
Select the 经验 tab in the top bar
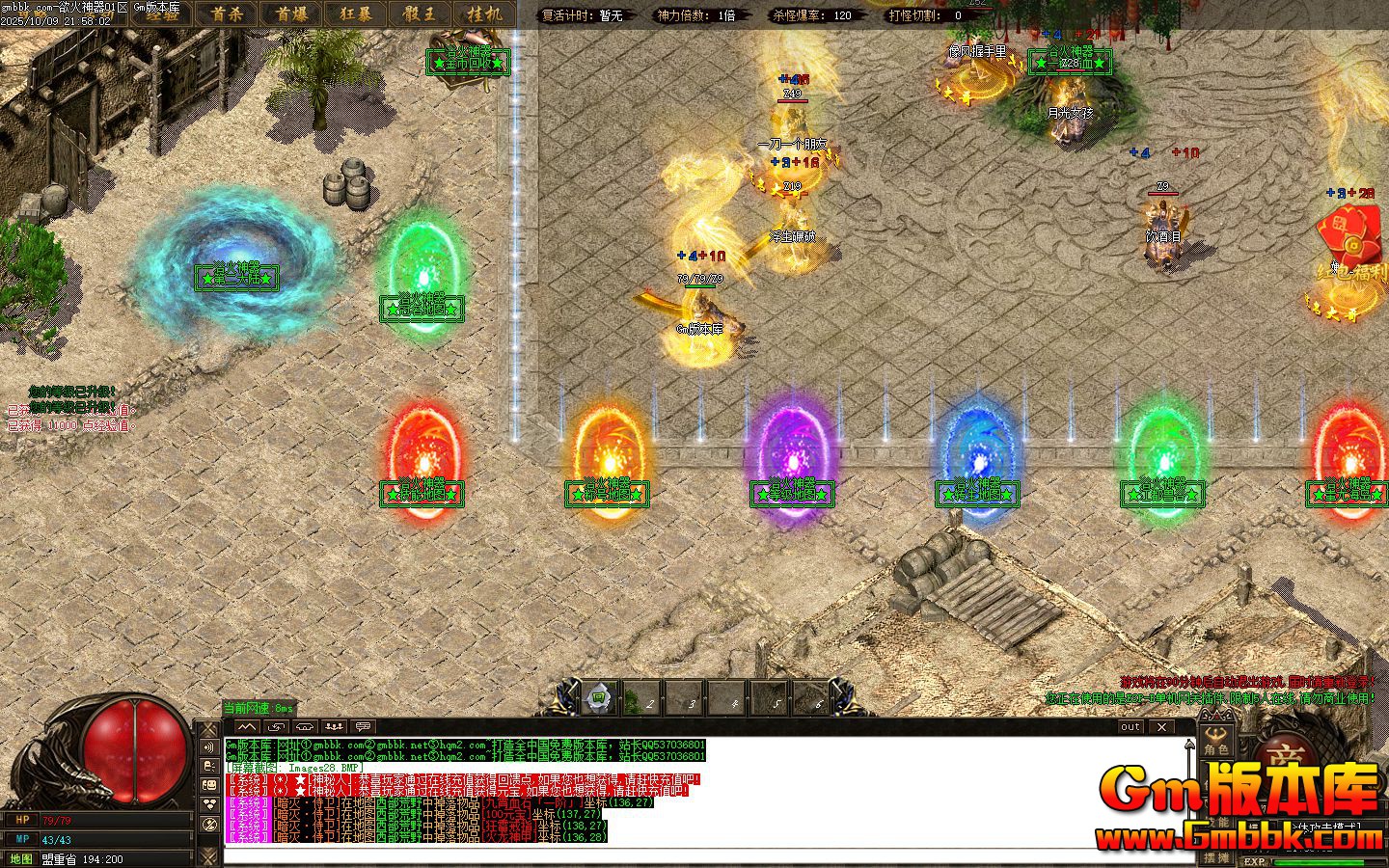pos(163,15)
